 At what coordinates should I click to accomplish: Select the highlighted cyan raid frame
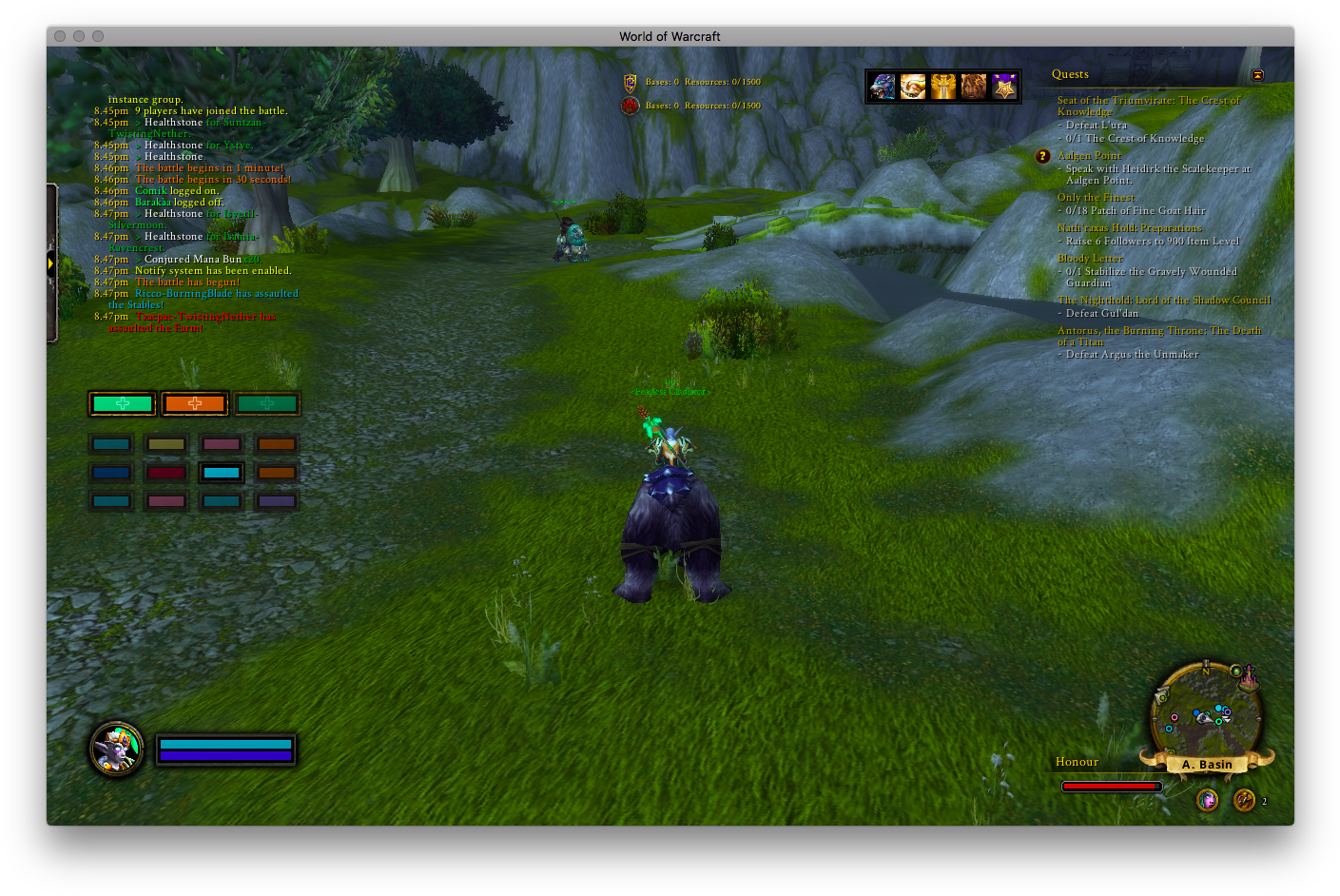[222, 473]
